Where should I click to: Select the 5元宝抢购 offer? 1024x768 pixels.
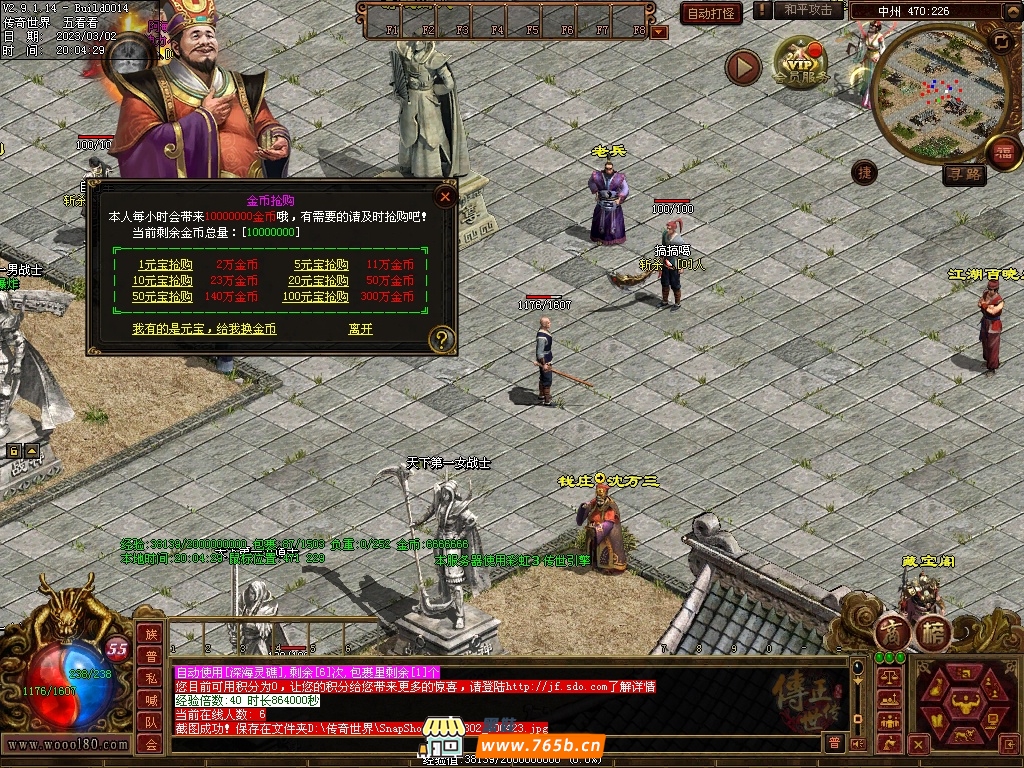coord(321,265)
